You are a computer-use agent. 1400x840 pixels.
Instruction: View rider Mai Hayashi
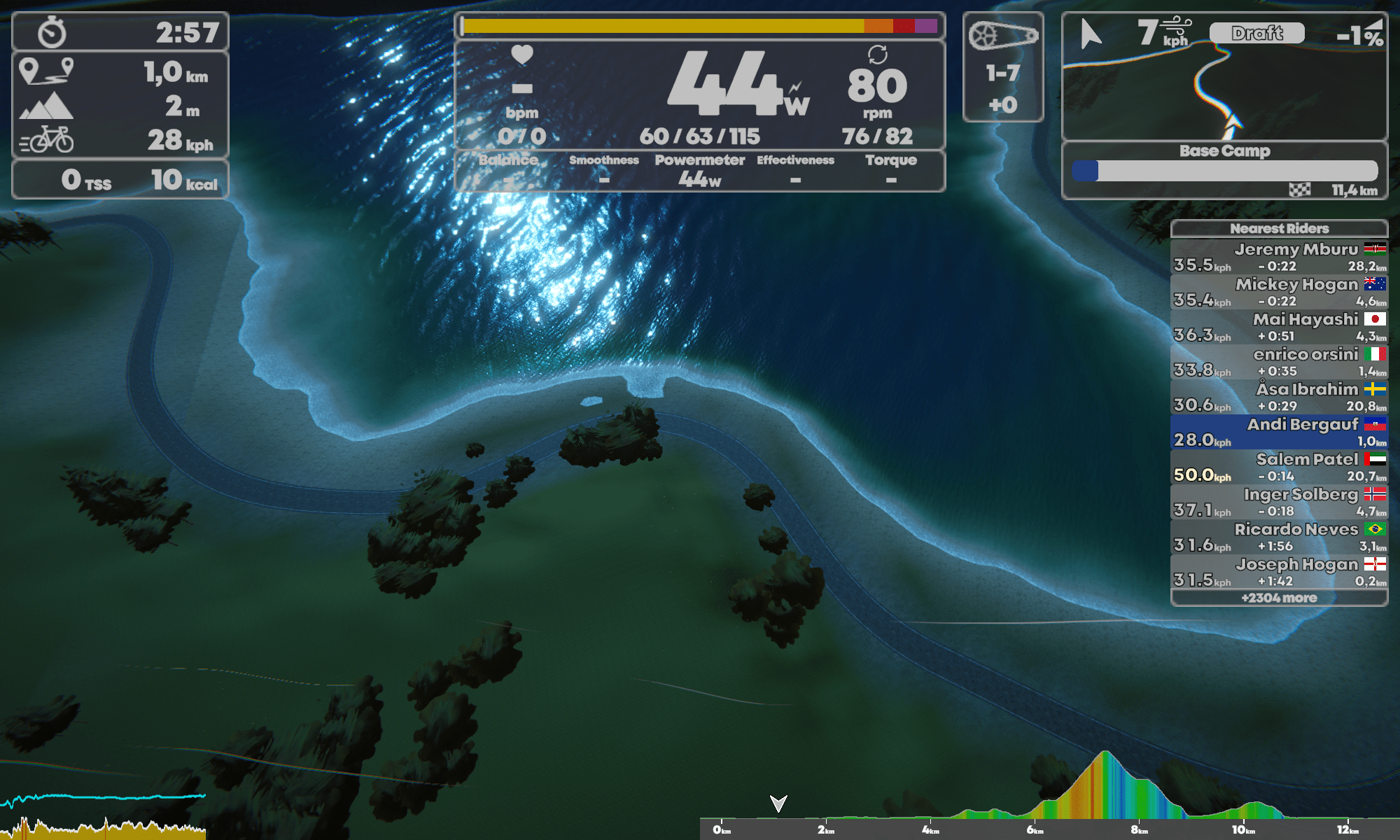point(1279,327)
